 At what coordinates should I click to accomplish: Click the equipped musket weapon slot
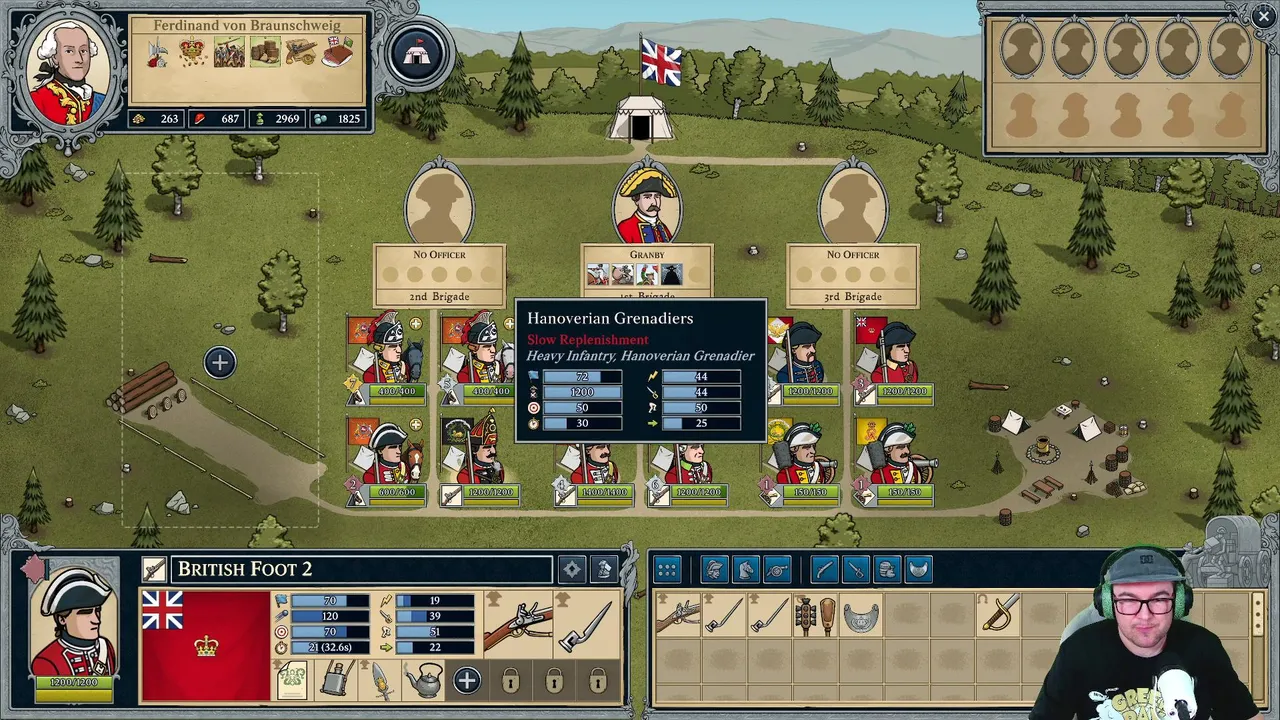517,625
